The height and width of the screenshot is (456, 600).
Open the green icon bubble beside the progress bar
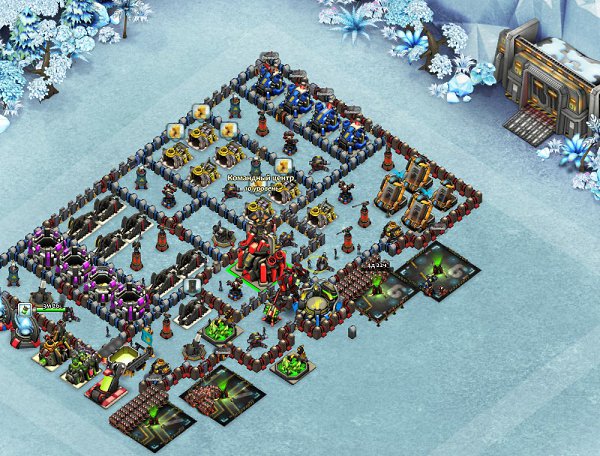tap(24, 310)
